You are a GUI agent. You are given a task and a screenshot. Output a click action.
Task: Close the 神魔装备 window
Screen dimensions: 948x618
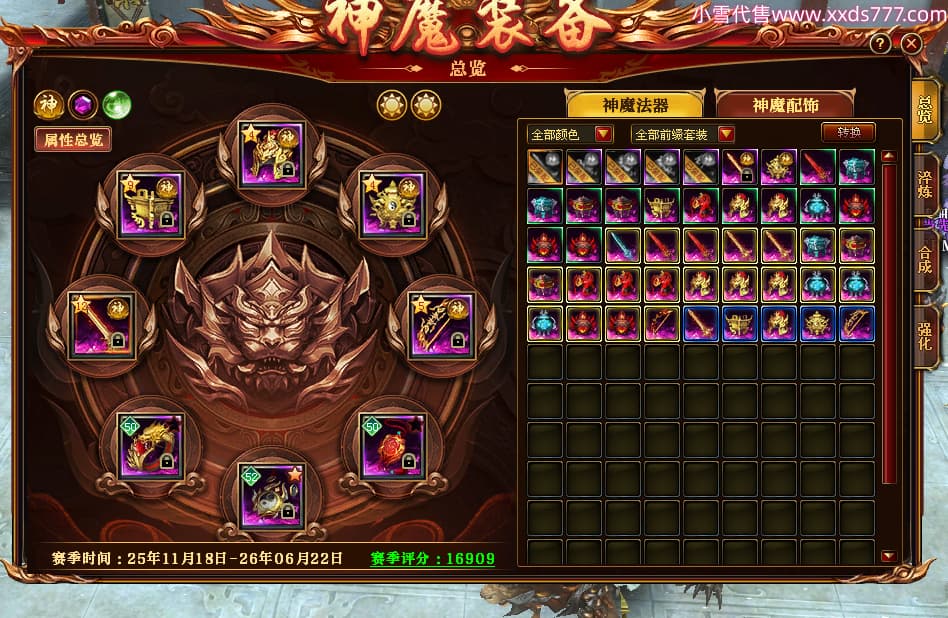[910, 44]
